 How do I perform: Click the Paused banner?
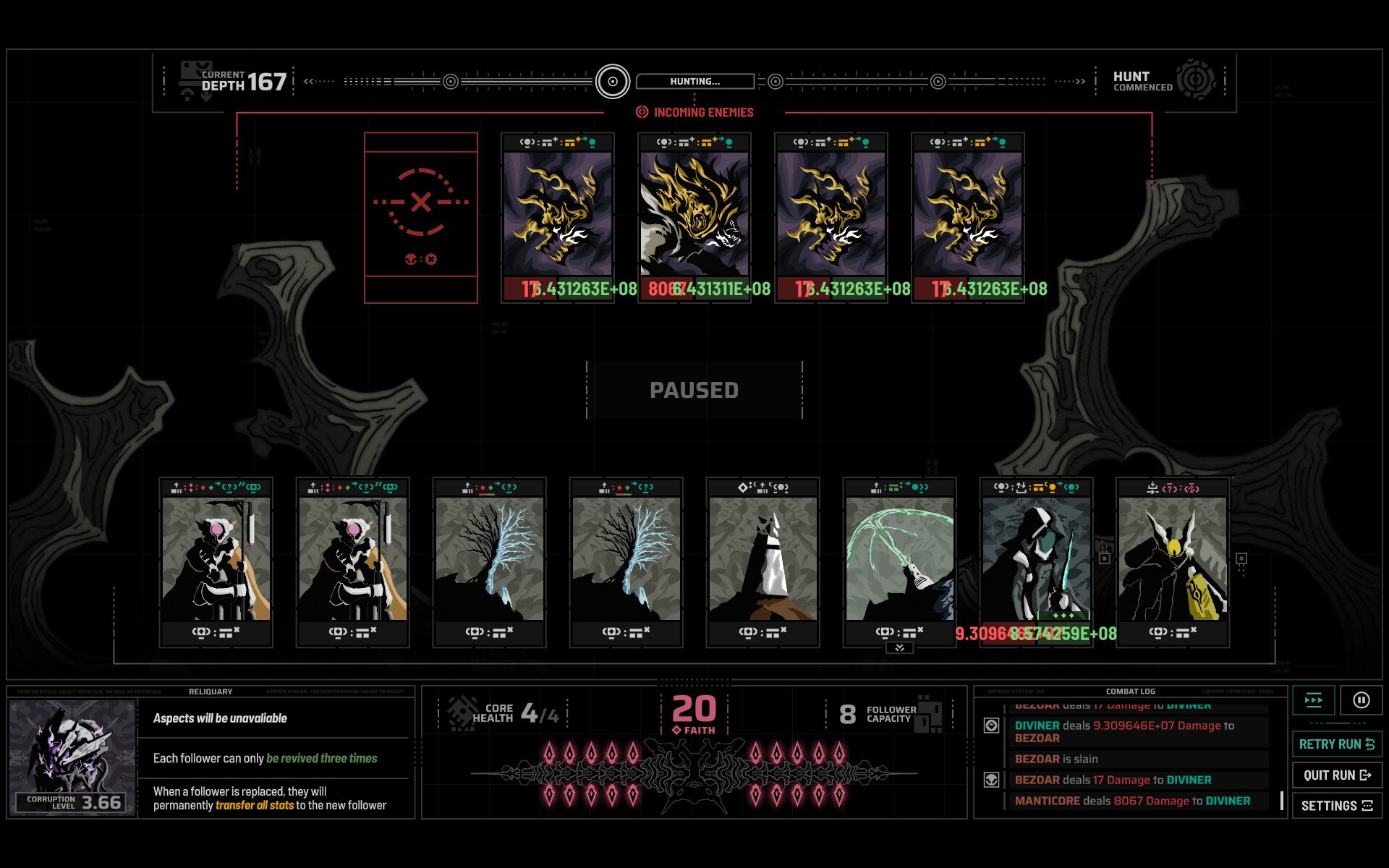694,390
